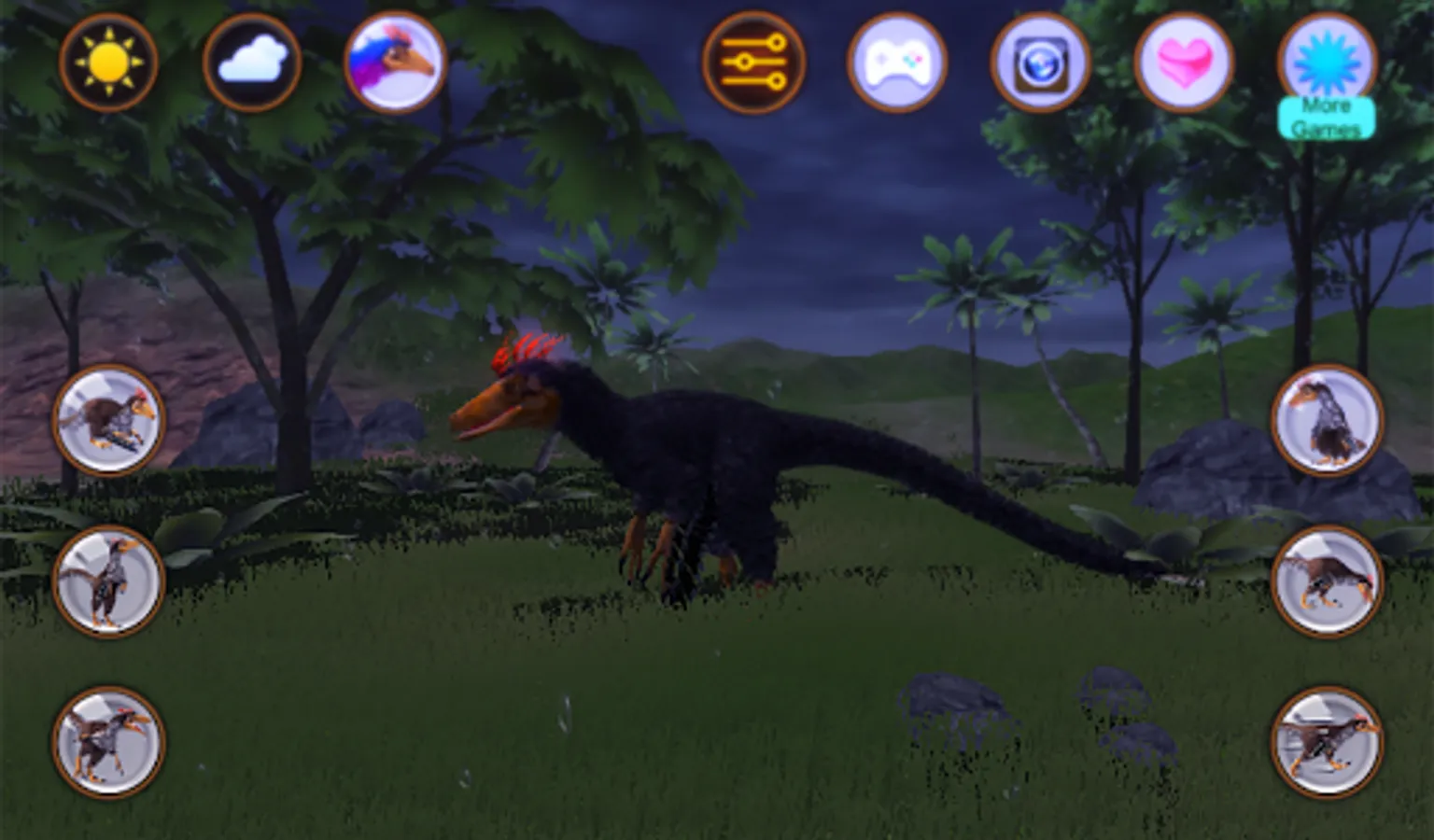Viewport: 1434px width, 840px height.
Task: Click the blue star More Games icon
Action: coord(1327,63)
